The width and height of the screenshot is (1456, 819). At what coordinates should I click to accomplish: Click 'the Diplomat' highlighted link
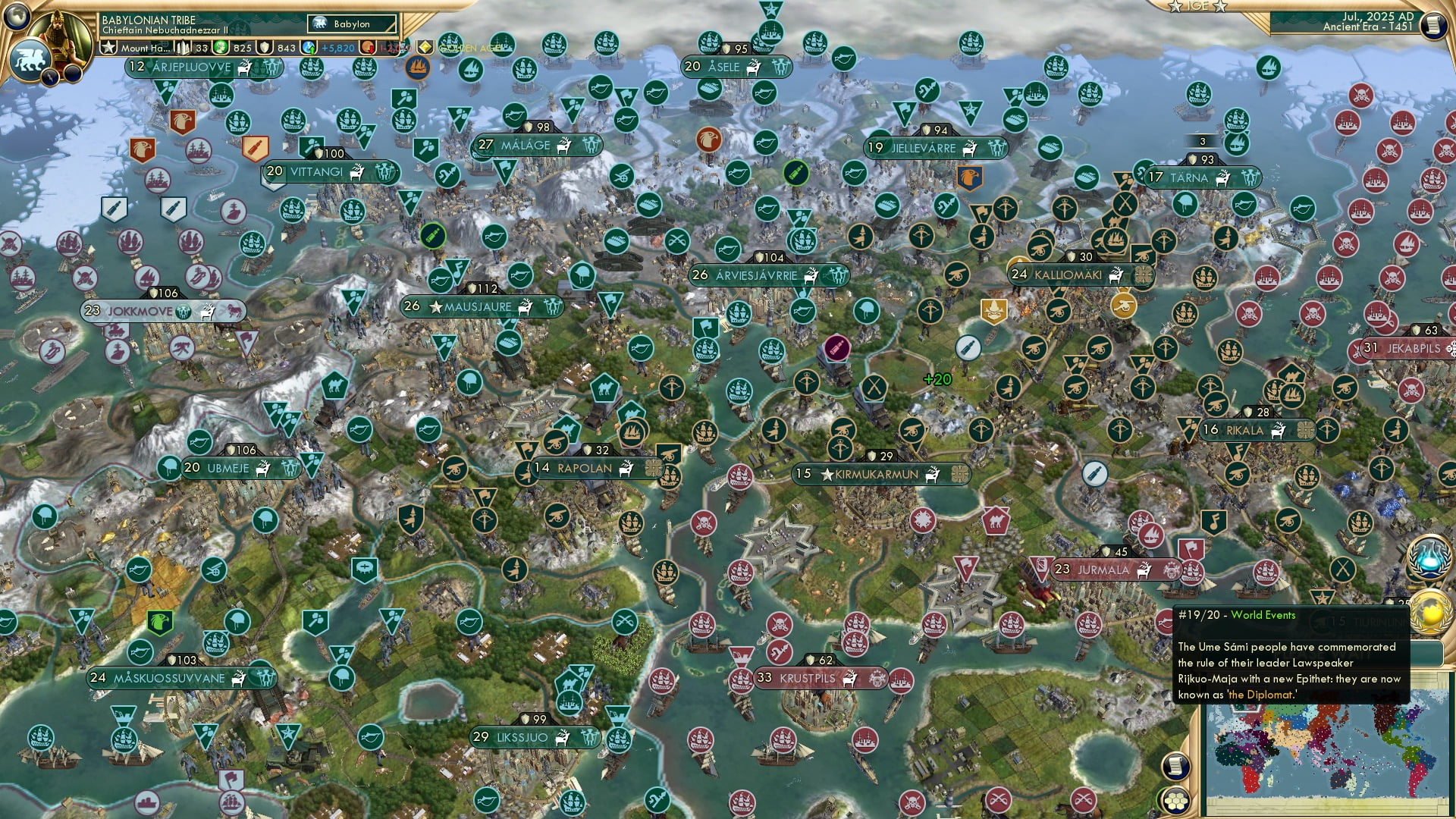pos(1263,695)
